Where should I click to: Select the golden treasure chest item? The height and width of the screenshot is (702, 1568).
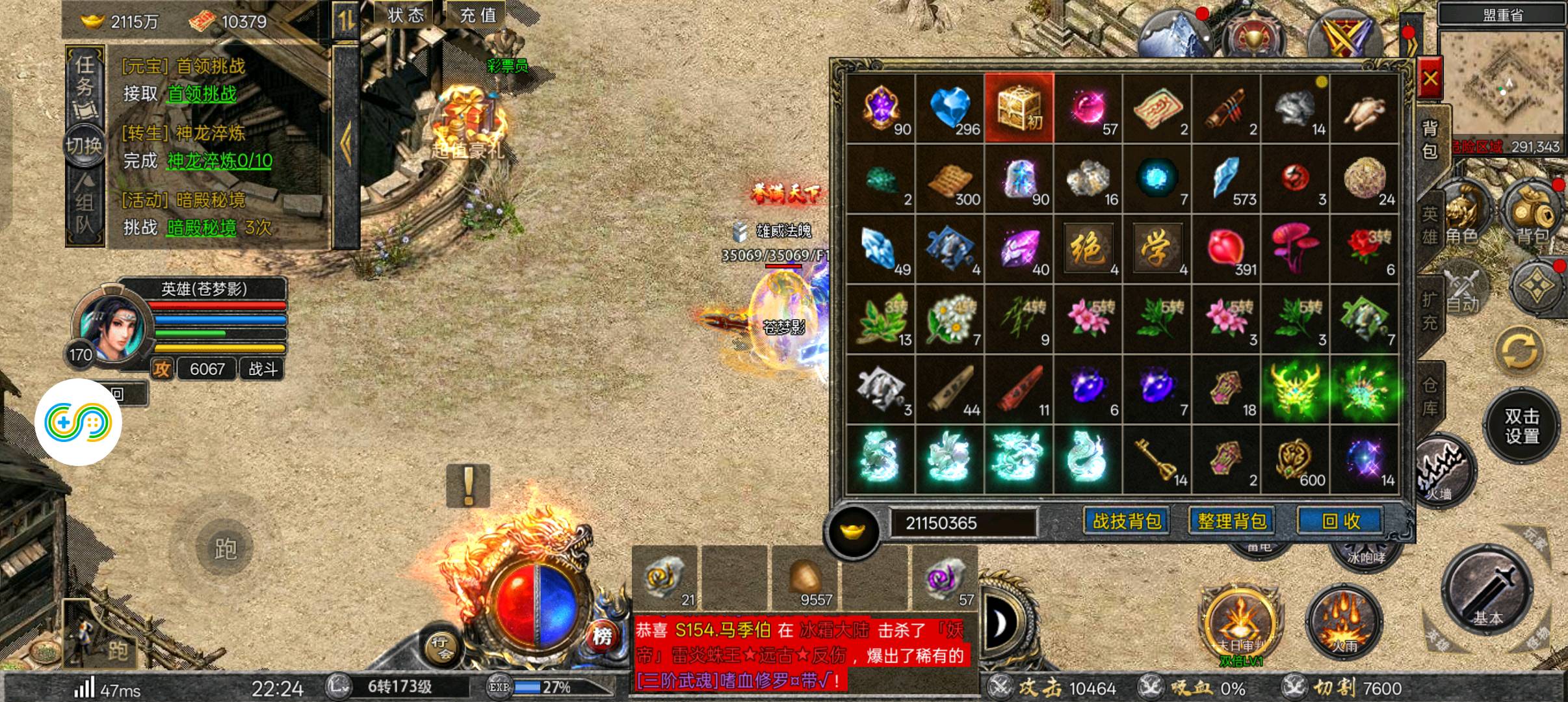click(1019, 108)
